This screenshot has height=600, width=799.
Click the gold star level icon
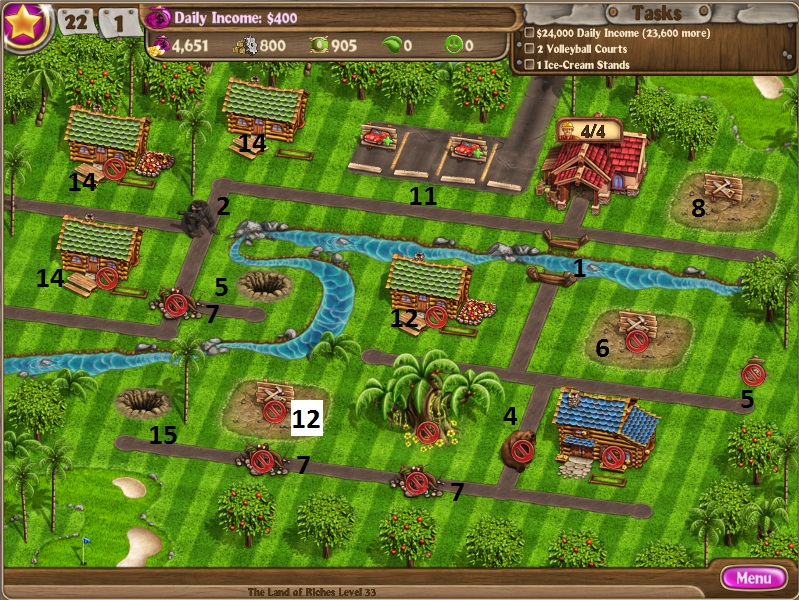tap(26, 24)
